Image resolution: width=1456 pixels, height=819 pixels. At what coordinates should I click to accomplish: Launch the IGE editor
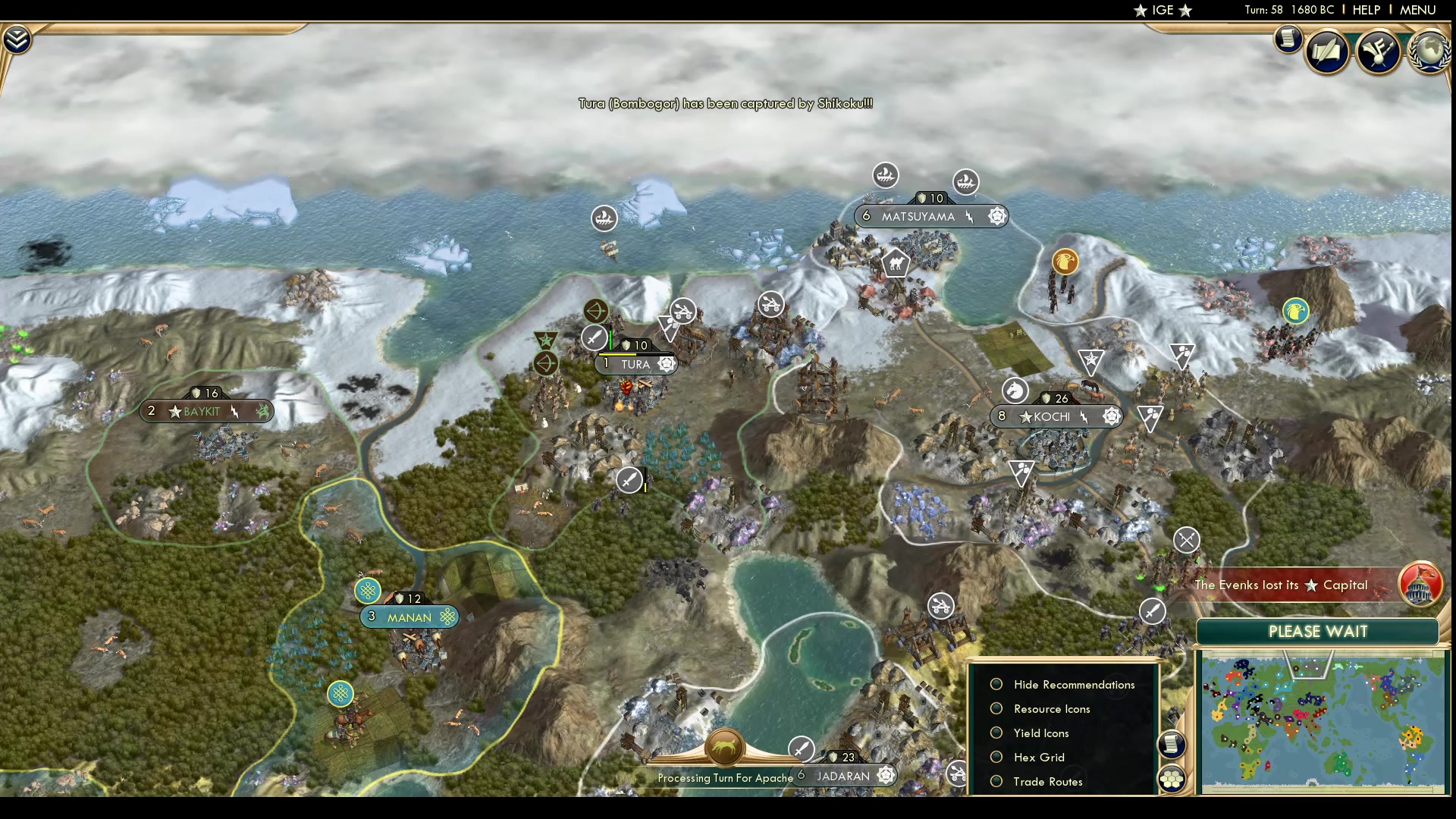(1163, 10)
